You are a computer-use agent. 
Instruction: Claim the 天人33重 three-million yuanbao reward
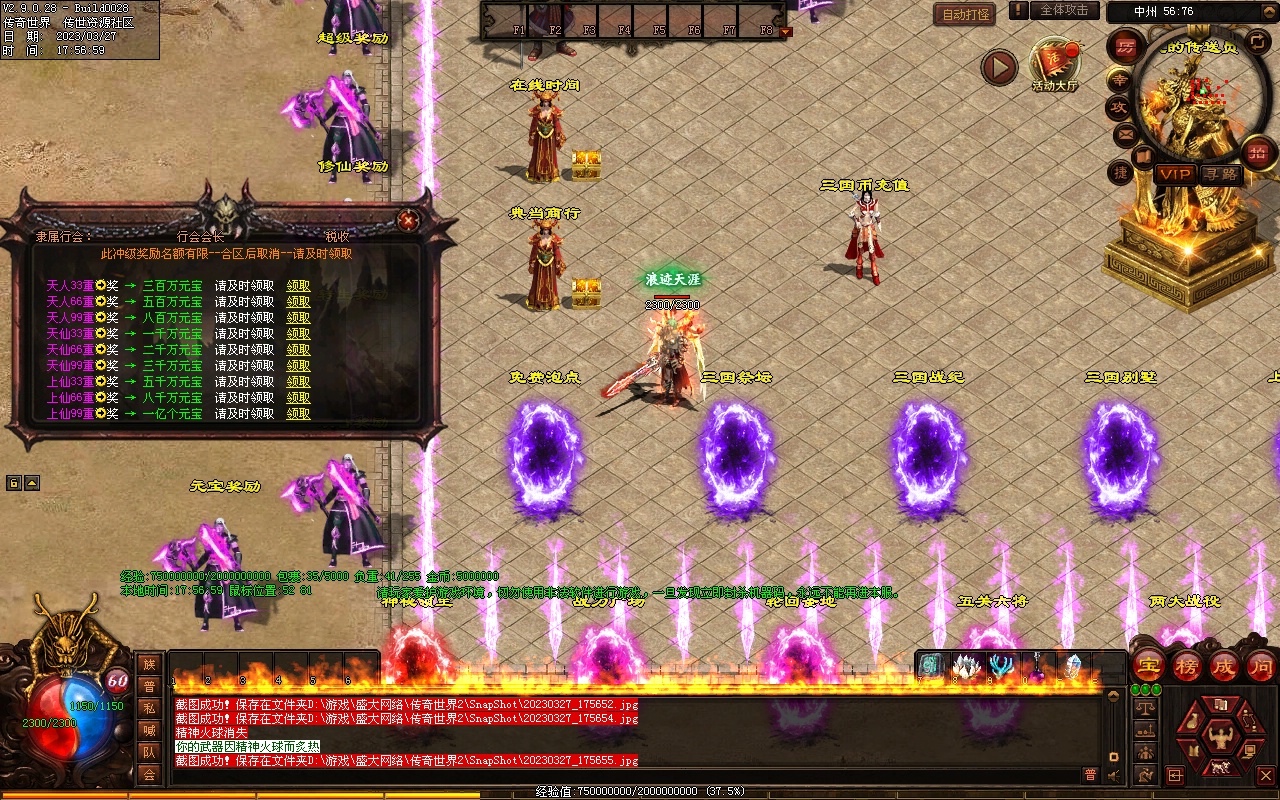coord(298,286)
